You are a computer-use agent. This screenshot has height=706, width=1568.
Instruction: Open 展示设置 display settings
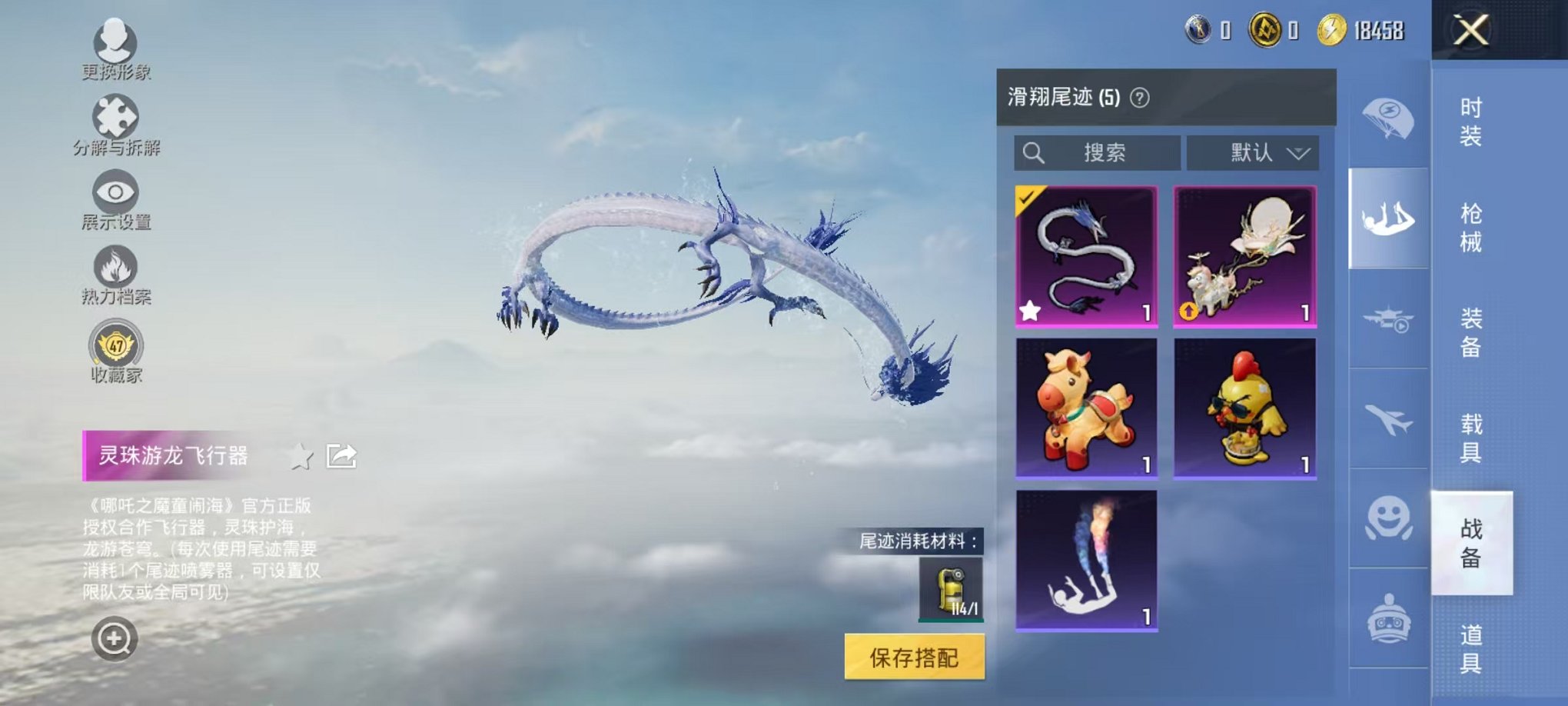pyautogui.click(x=115, y=192)
